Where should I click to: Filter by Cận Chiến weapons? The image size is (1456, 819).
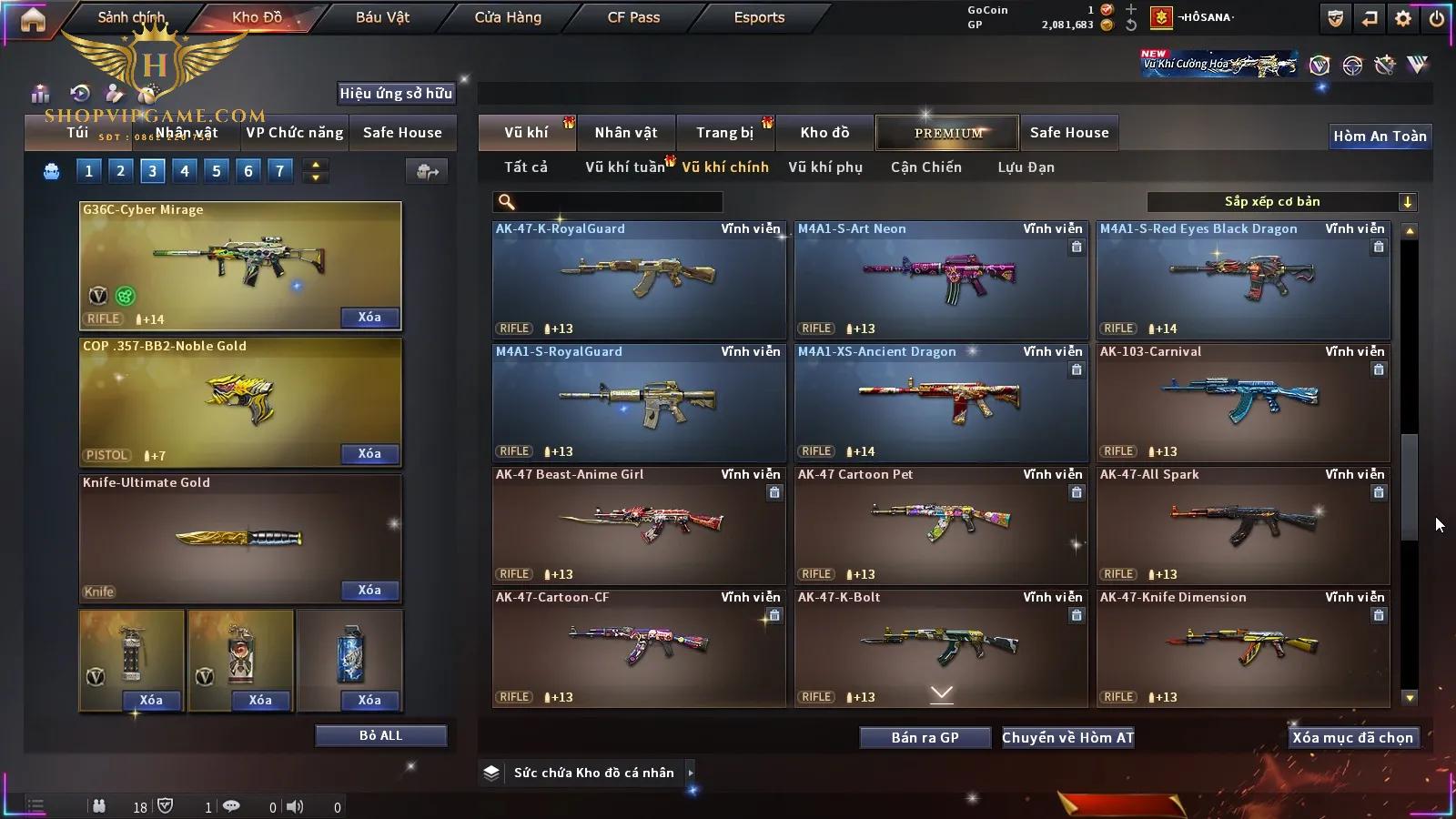tap(925, 167)
